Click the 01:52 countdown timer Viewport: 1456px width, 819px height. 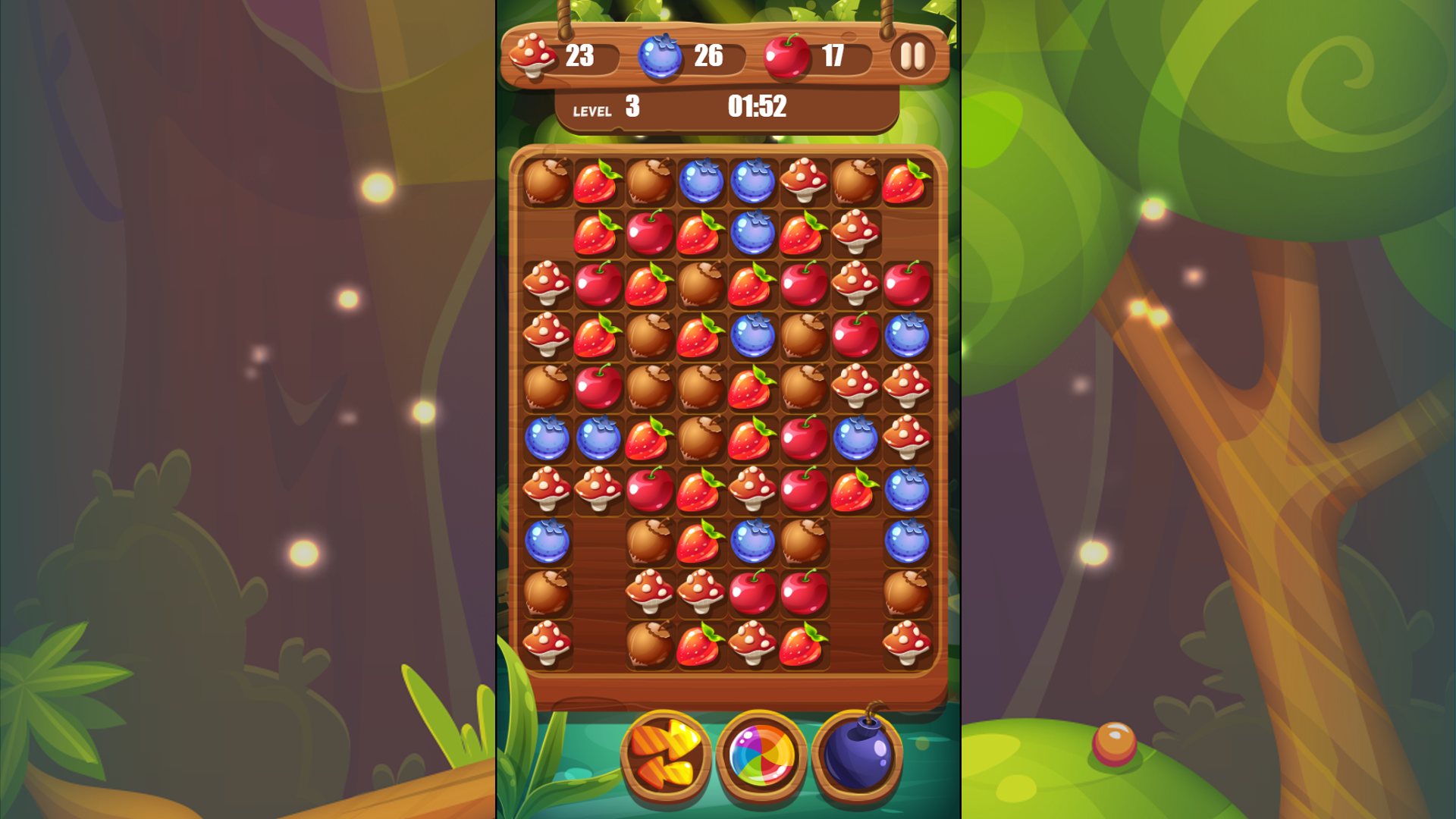click(x=758, y=106)
